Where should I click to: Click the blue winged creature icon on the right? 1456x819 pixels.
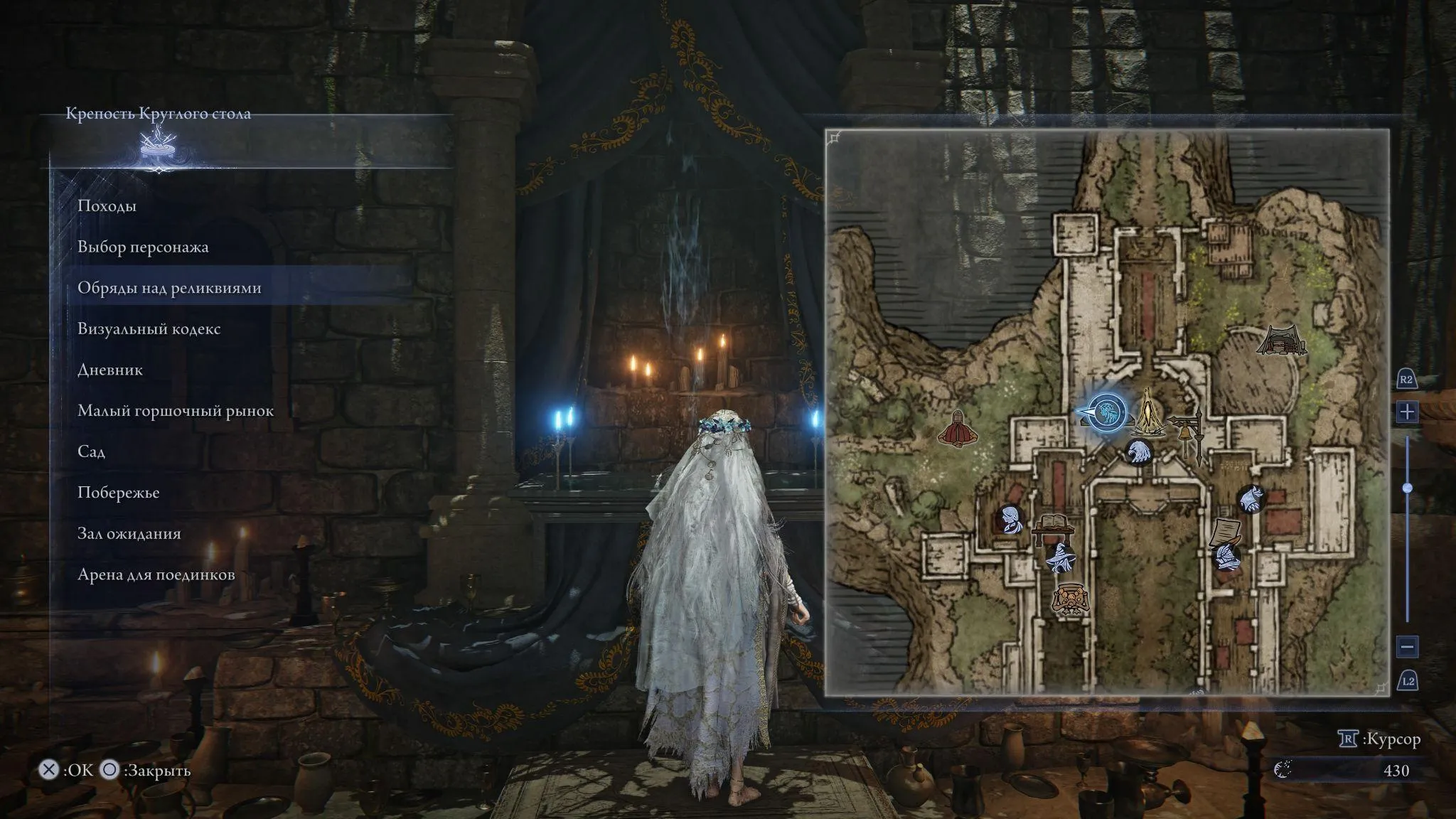click(x=1251, y=498)
